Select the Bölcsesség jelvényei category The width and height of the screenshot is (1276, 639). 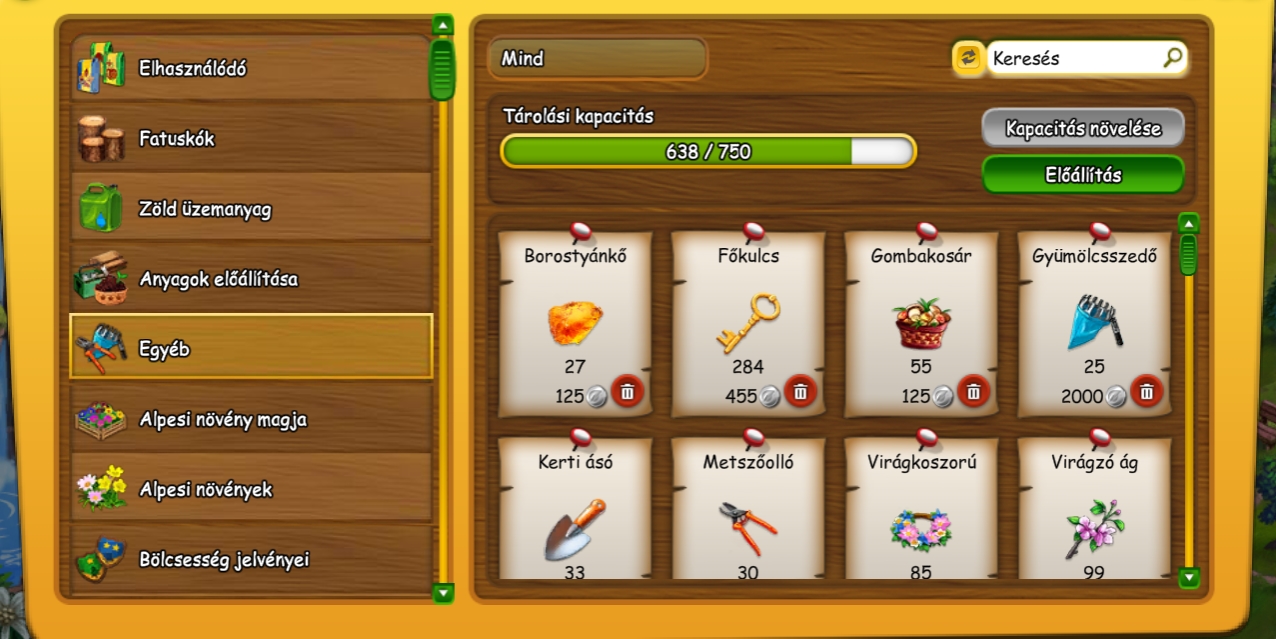250,559
